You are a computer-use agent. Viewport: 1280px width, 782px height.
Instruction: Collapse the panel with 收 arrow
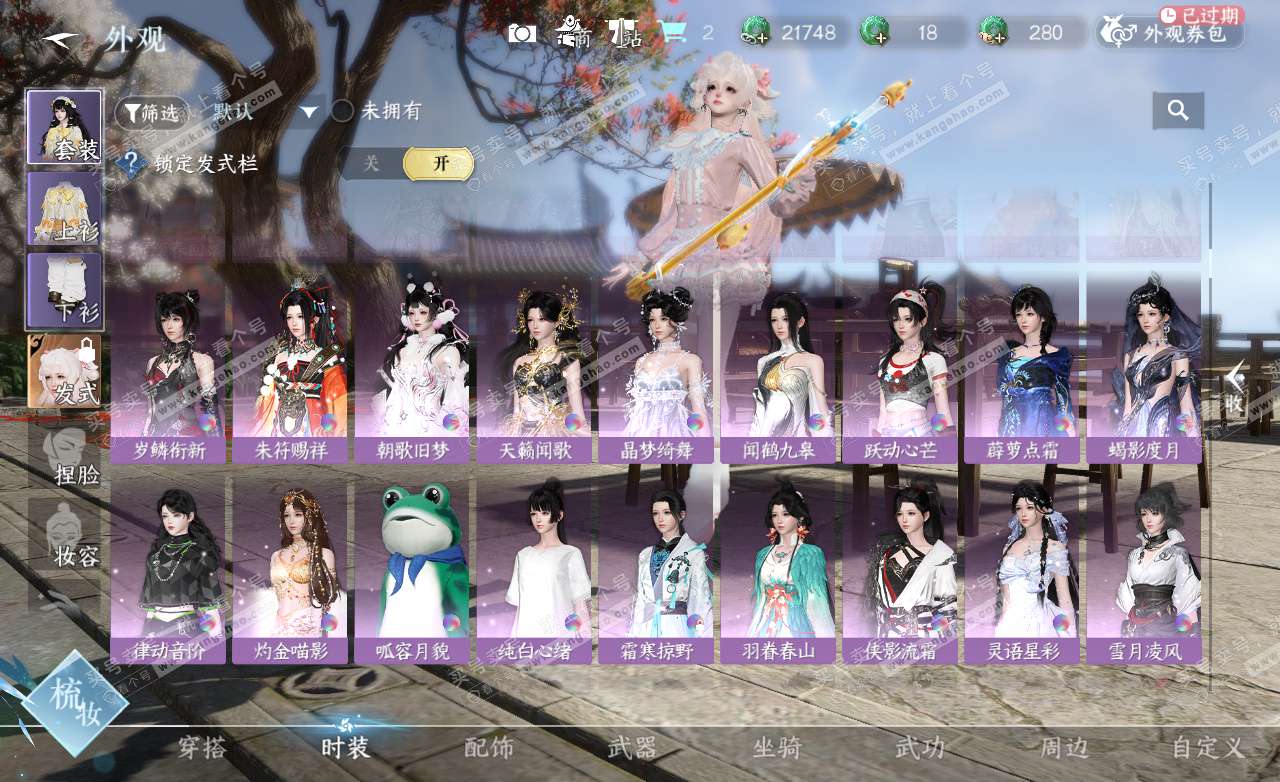coord(1235,386)
